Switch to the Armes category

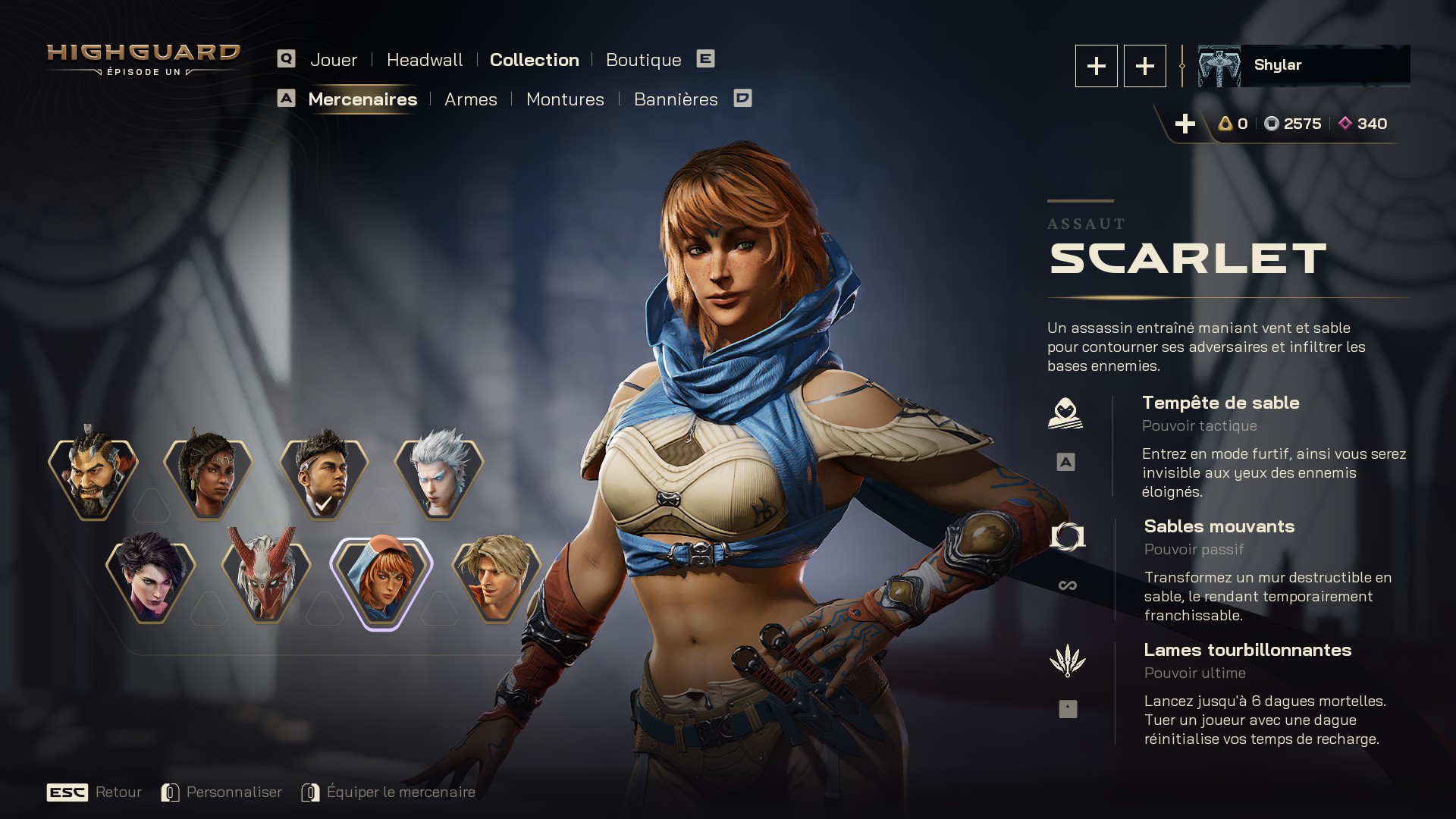[470, 99]
